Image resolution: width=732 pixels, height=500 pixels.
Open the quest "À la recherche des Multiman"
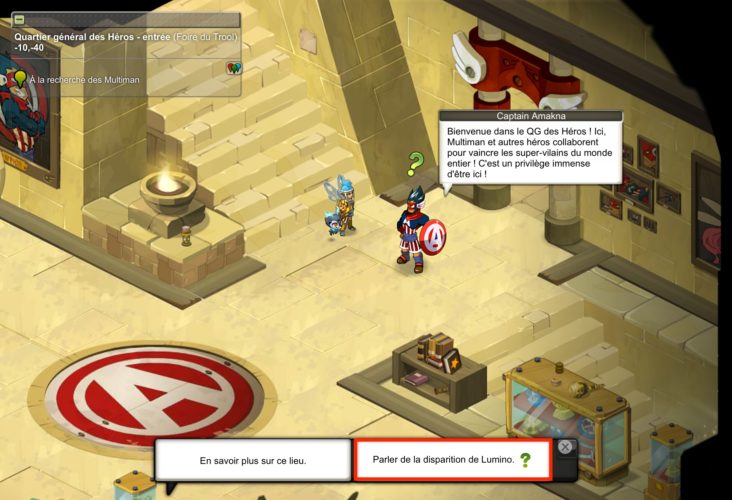click(x=84, y=79)
